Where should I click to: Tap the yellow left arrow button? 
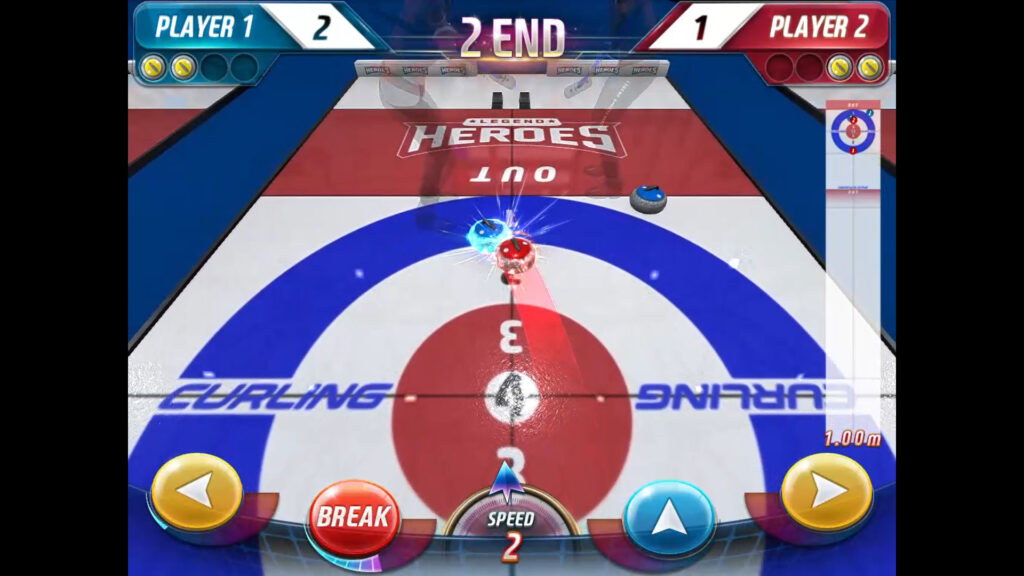[x=196, y=491]
